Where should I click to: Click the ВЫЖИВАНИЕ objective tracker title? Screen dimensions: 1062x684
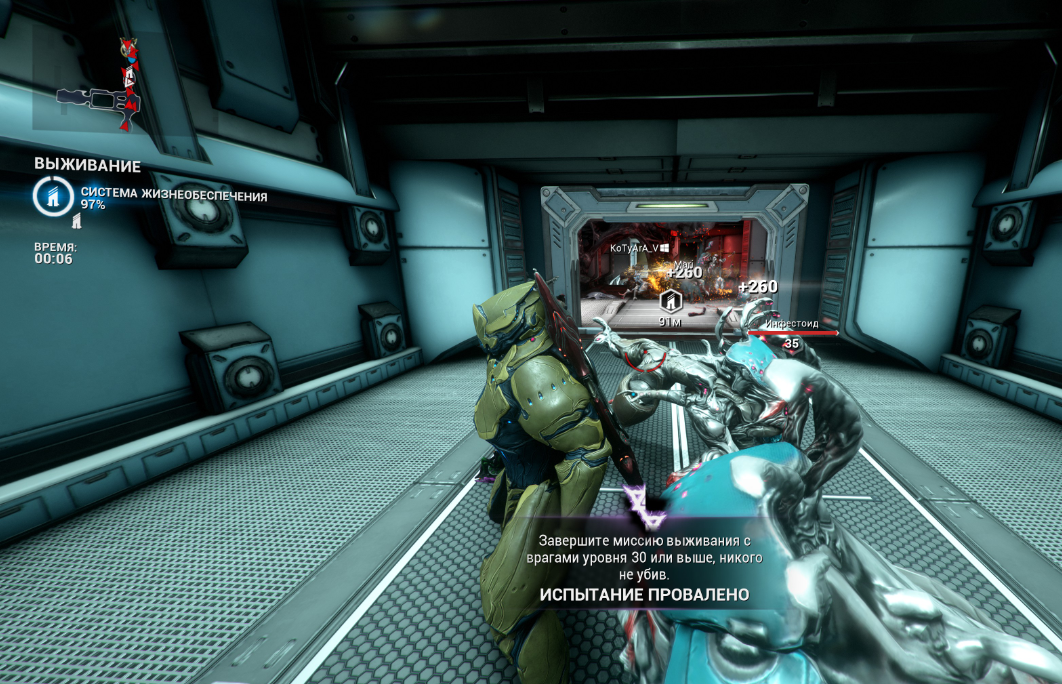[87, 166]
